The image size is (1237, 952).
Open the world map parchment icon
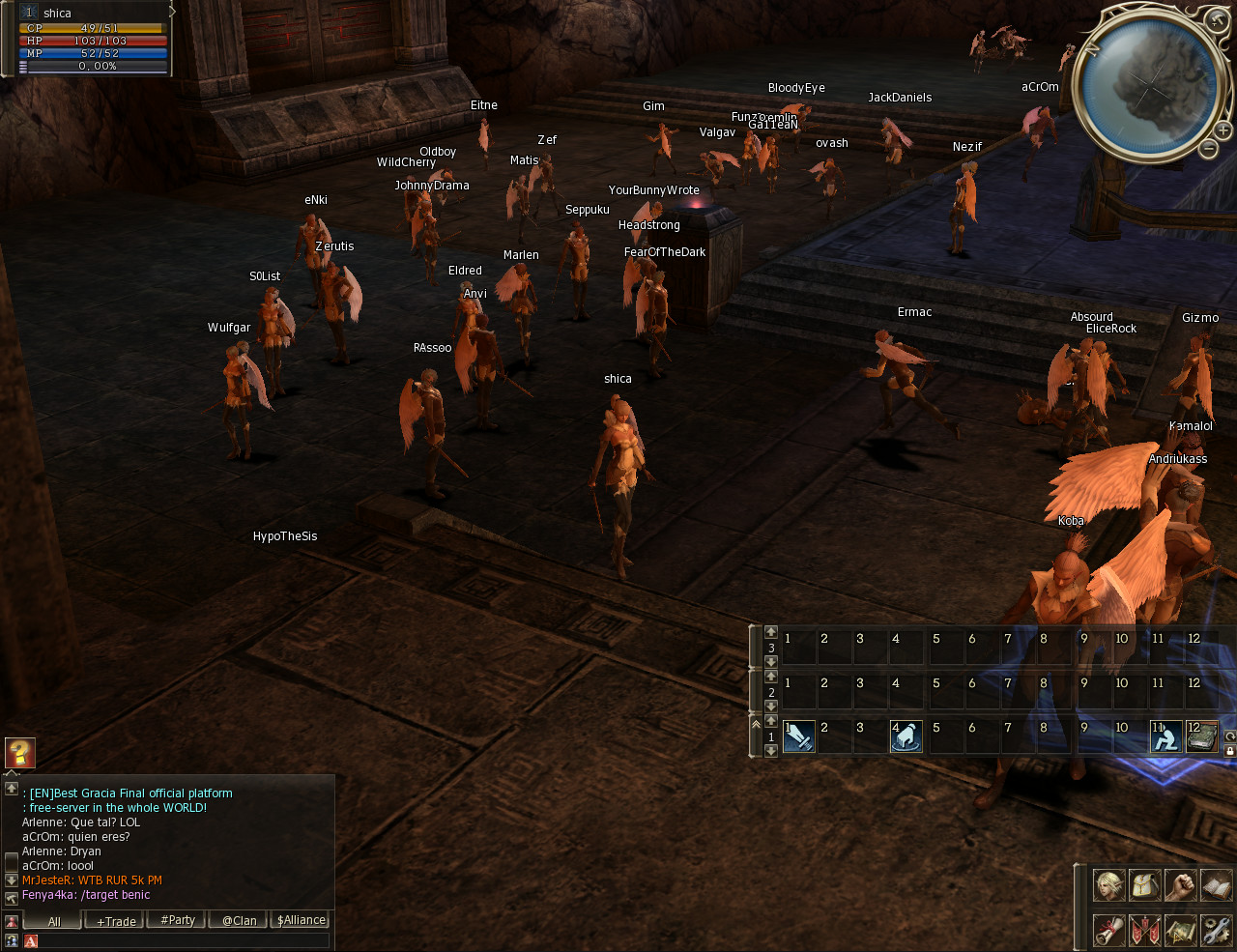coord(1180,930)
